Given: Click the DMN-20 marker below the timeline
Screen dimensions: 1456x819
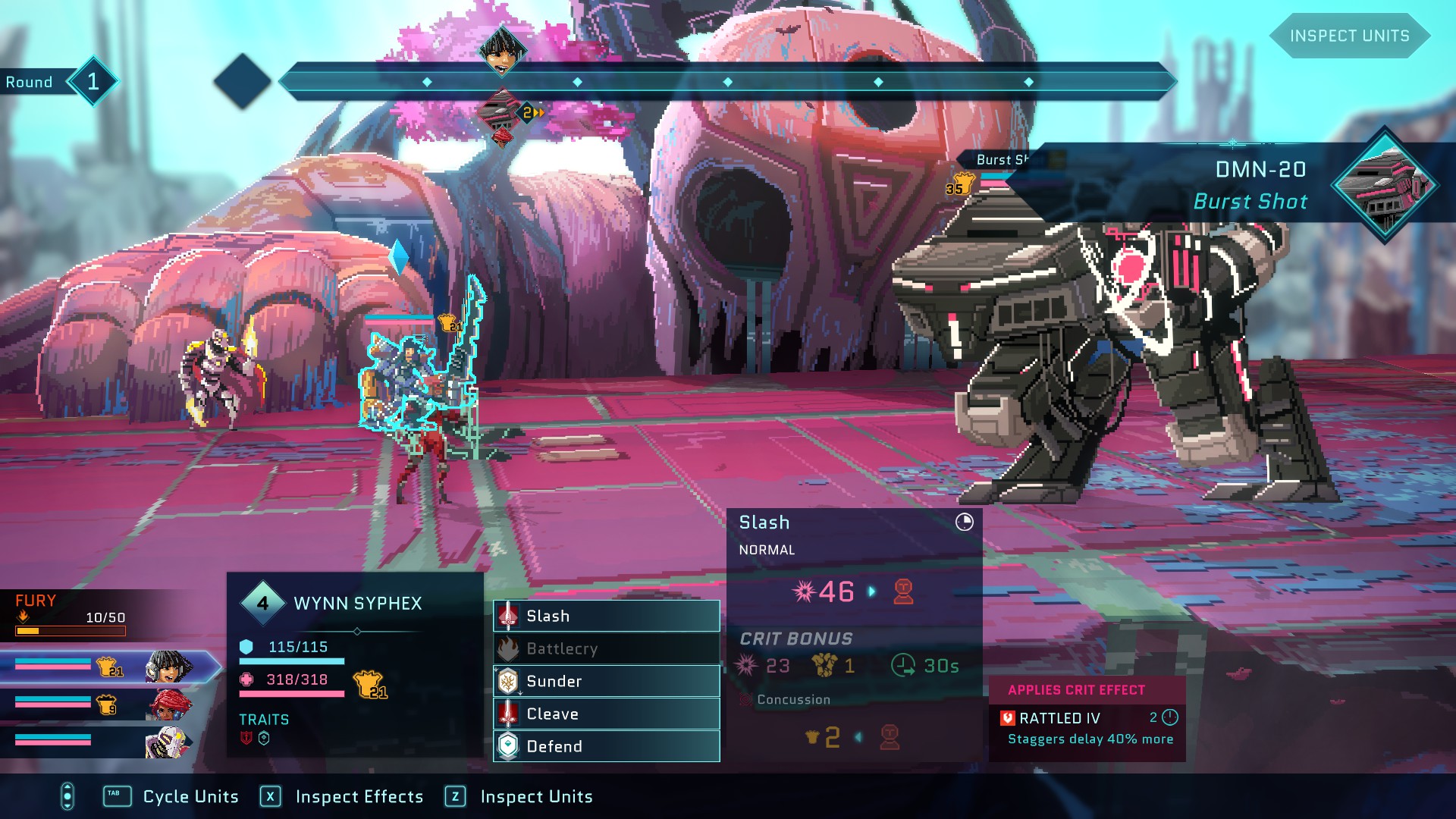Looking at the screenshot, I should click(499, 114).
